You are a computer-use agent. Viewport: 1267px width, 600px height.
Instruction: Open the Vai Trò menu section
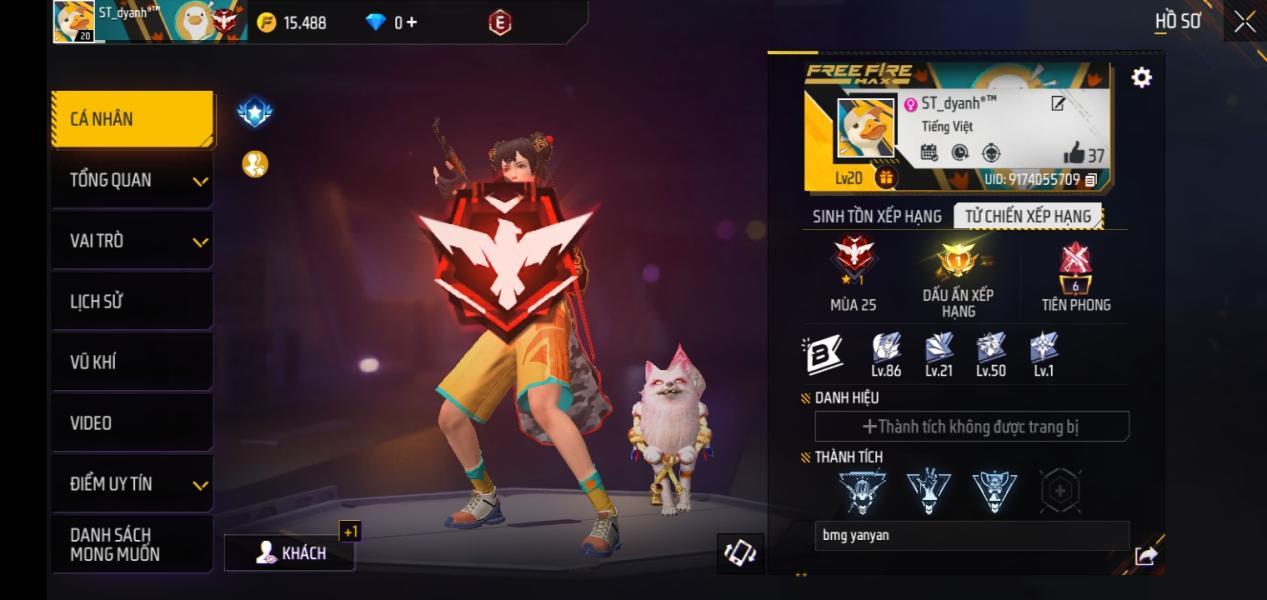[x=132, y=241]
